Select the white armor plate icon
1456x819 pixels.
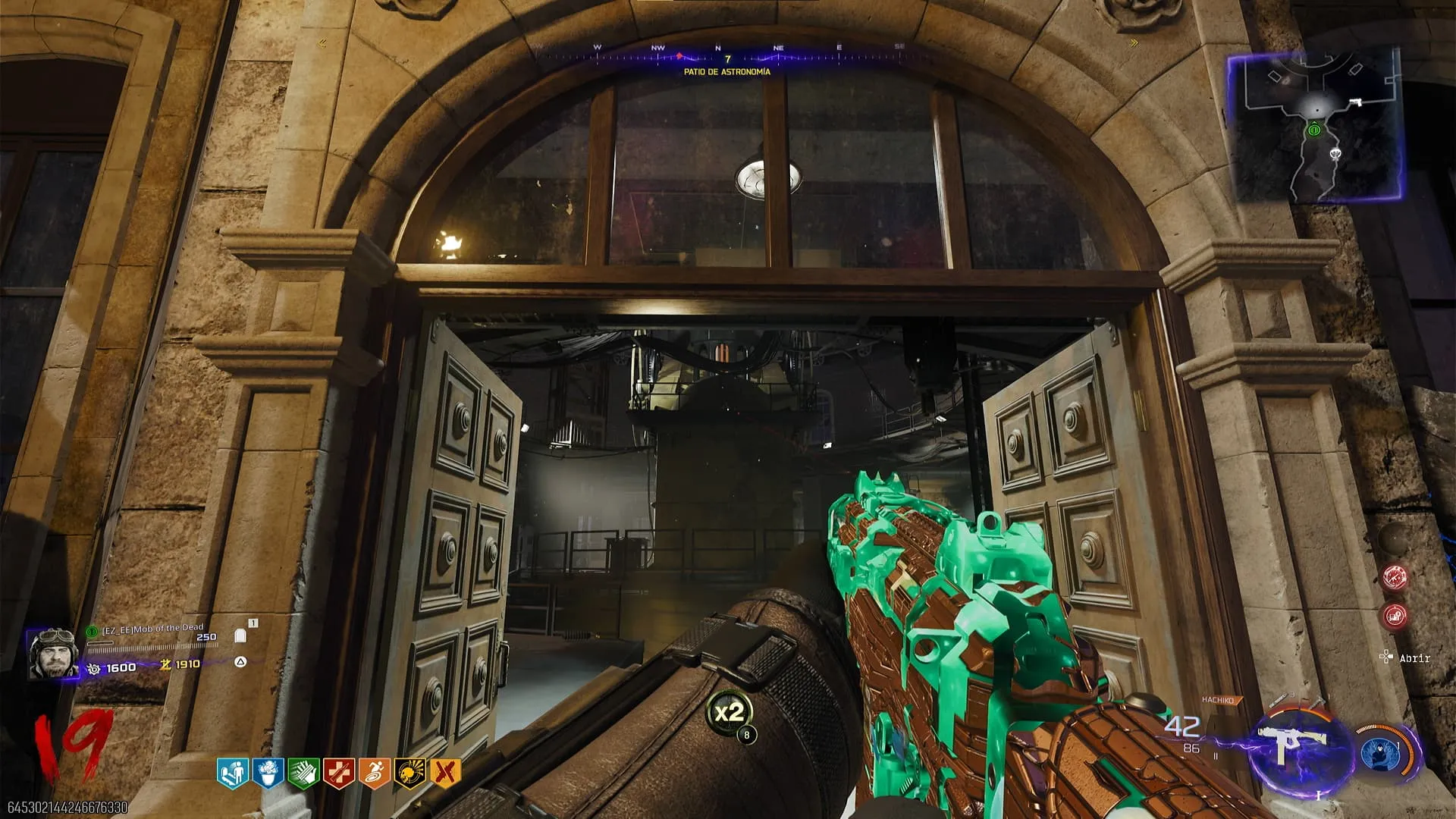(x=241, y=635)
